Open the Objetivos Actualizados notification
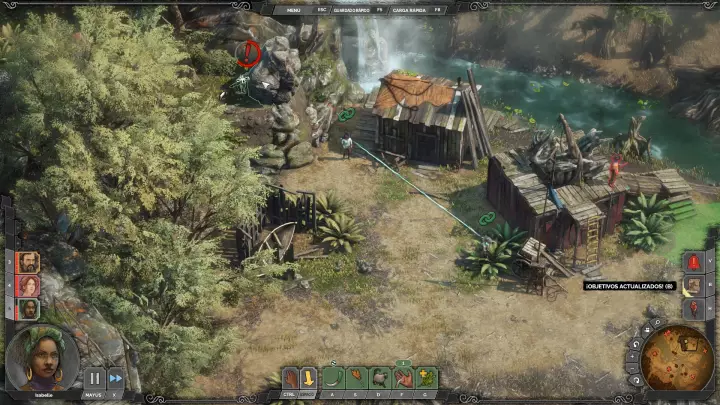Screen dimensions: 720x405 click(x=629, y=285)
